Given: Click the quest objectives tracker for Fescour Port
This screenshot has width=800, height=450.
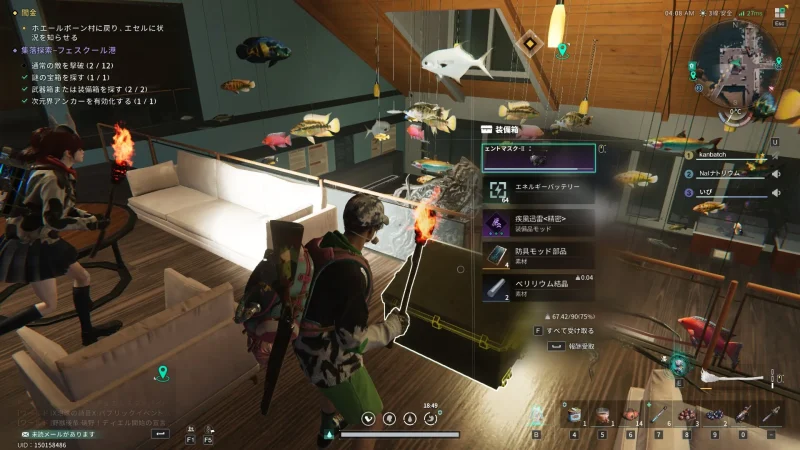Looking at the screenshot, I should pos(66,50).
